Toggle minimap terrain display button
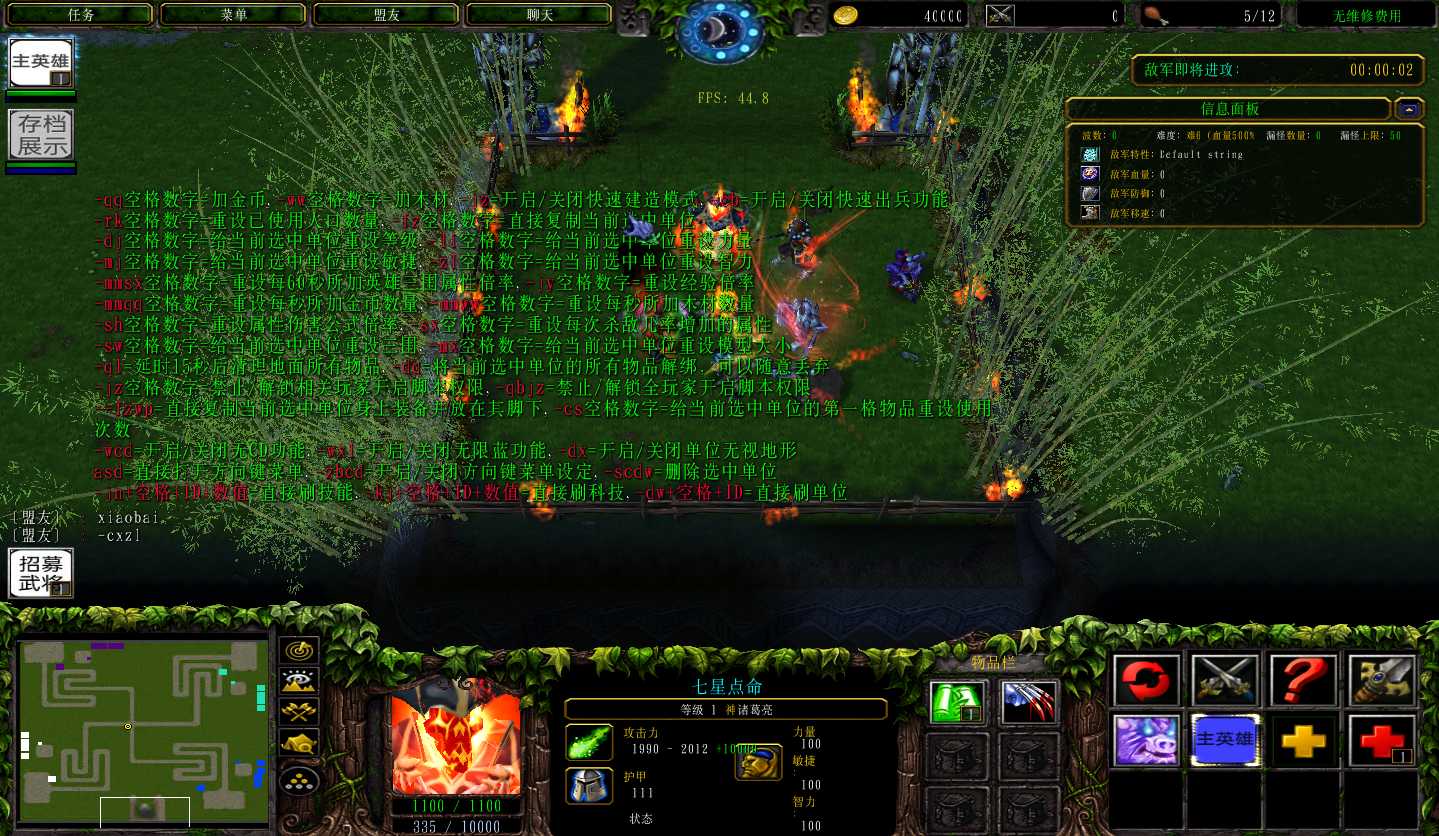The width and height of the screenshot is (1439, 836). pyautogui.click(x=299, y=682)
